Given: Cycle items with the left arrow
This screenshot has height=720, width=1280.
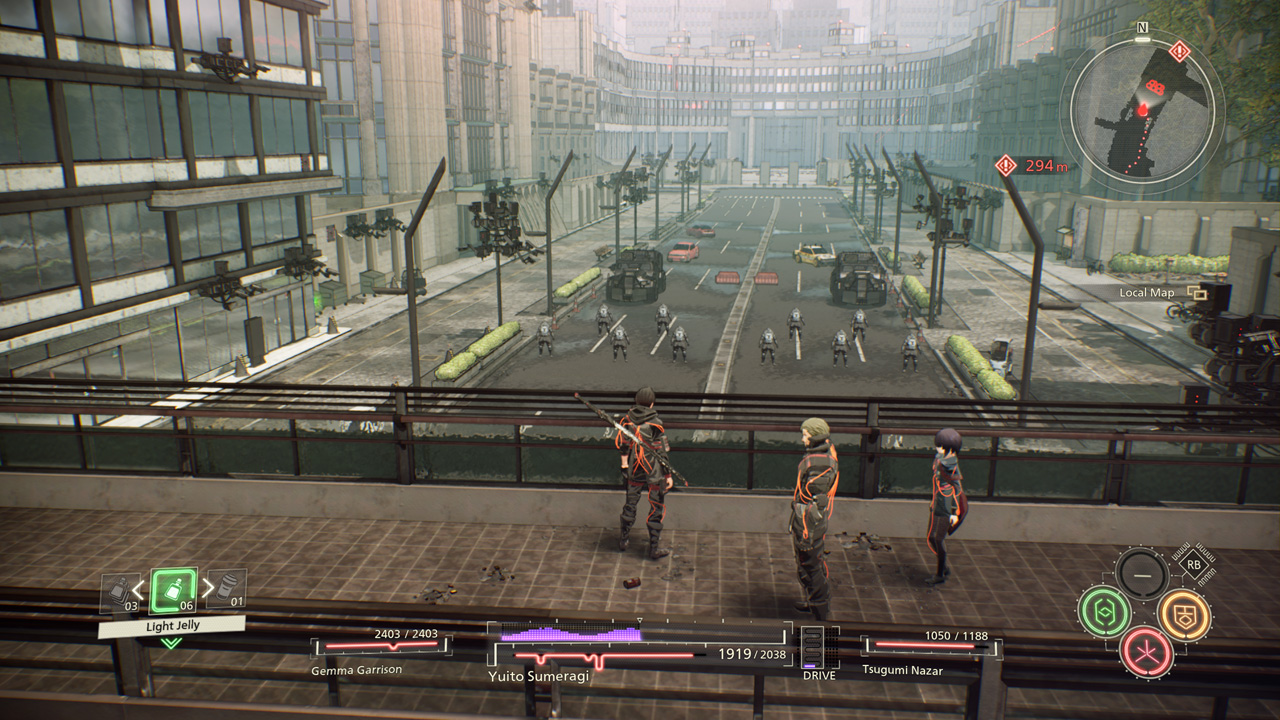Looking at the screenshot, I should point(139,588).
